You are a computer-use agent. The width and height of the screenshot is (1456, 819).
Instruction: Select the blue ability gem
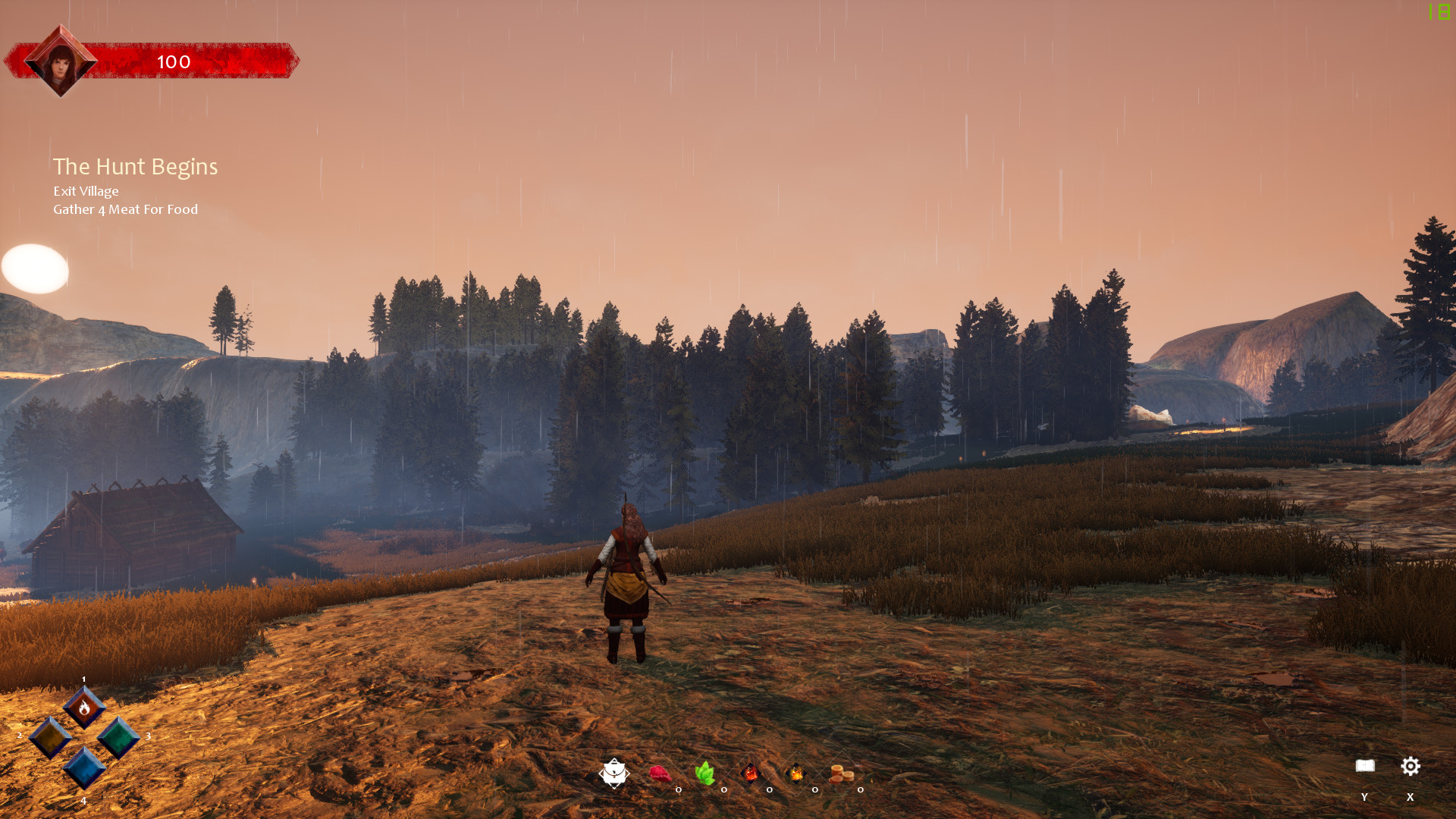click(x=84, y=767)
